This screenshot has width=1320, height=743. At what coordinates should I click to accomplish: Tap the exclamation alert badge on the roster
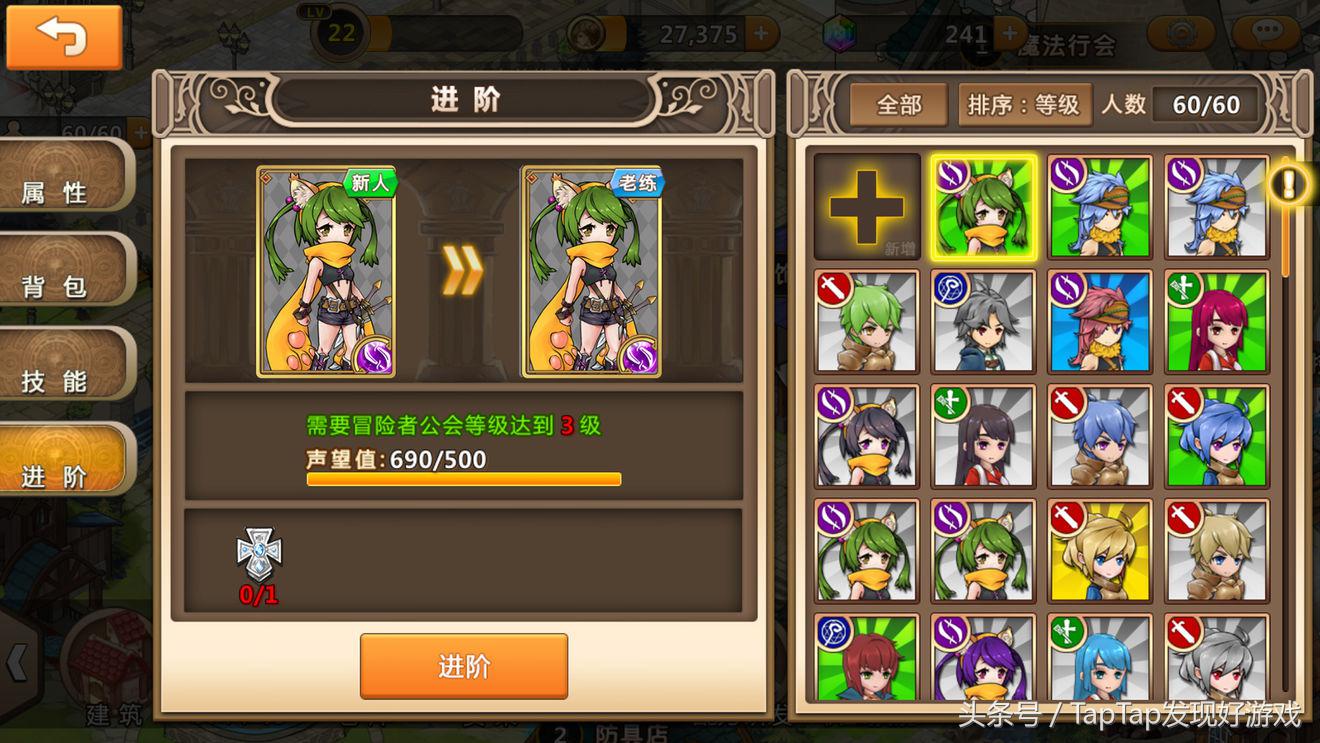(x=1289, y=183)
